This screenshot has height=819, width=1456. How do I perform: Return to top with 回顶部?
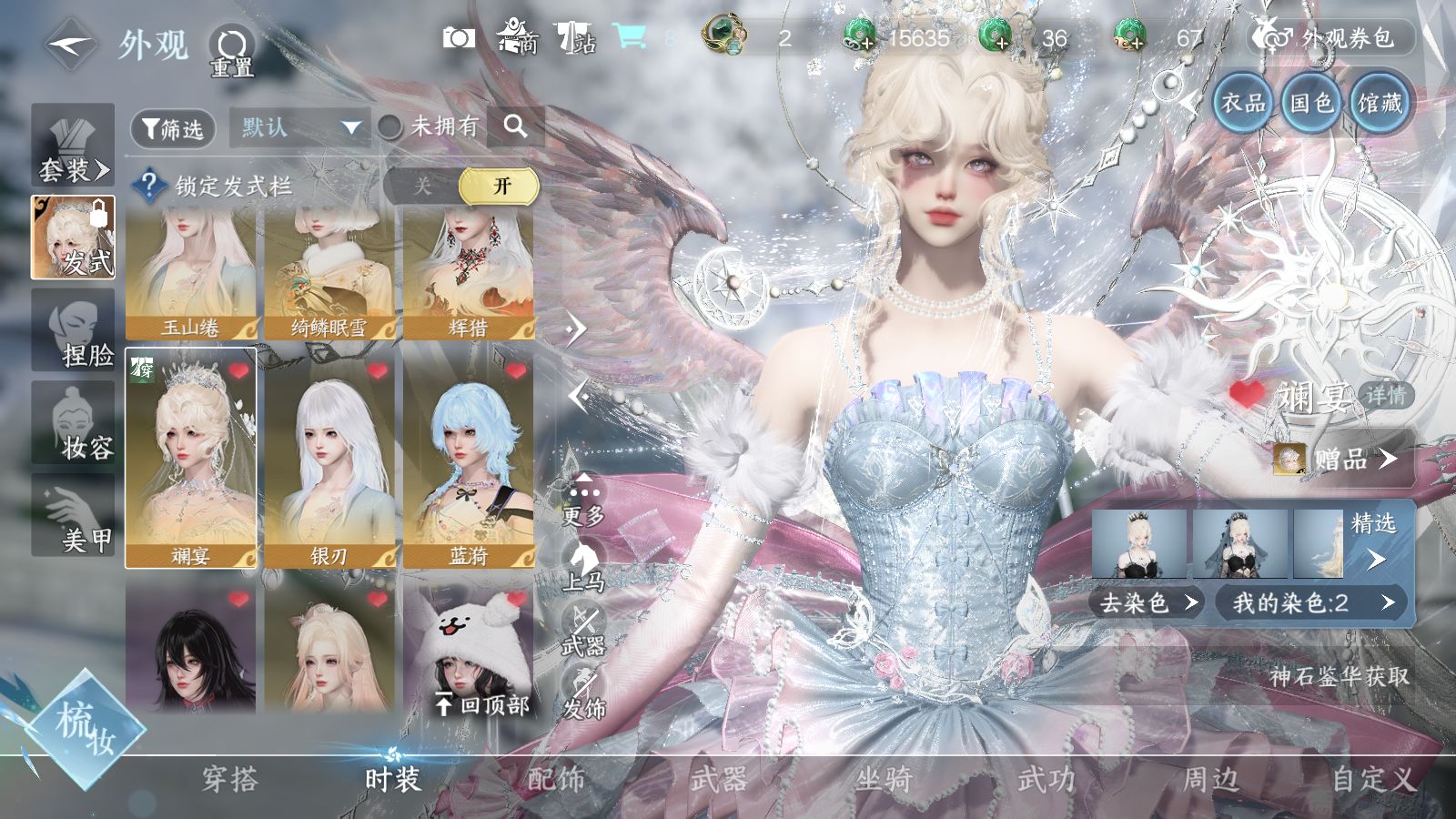coord(483,704)
